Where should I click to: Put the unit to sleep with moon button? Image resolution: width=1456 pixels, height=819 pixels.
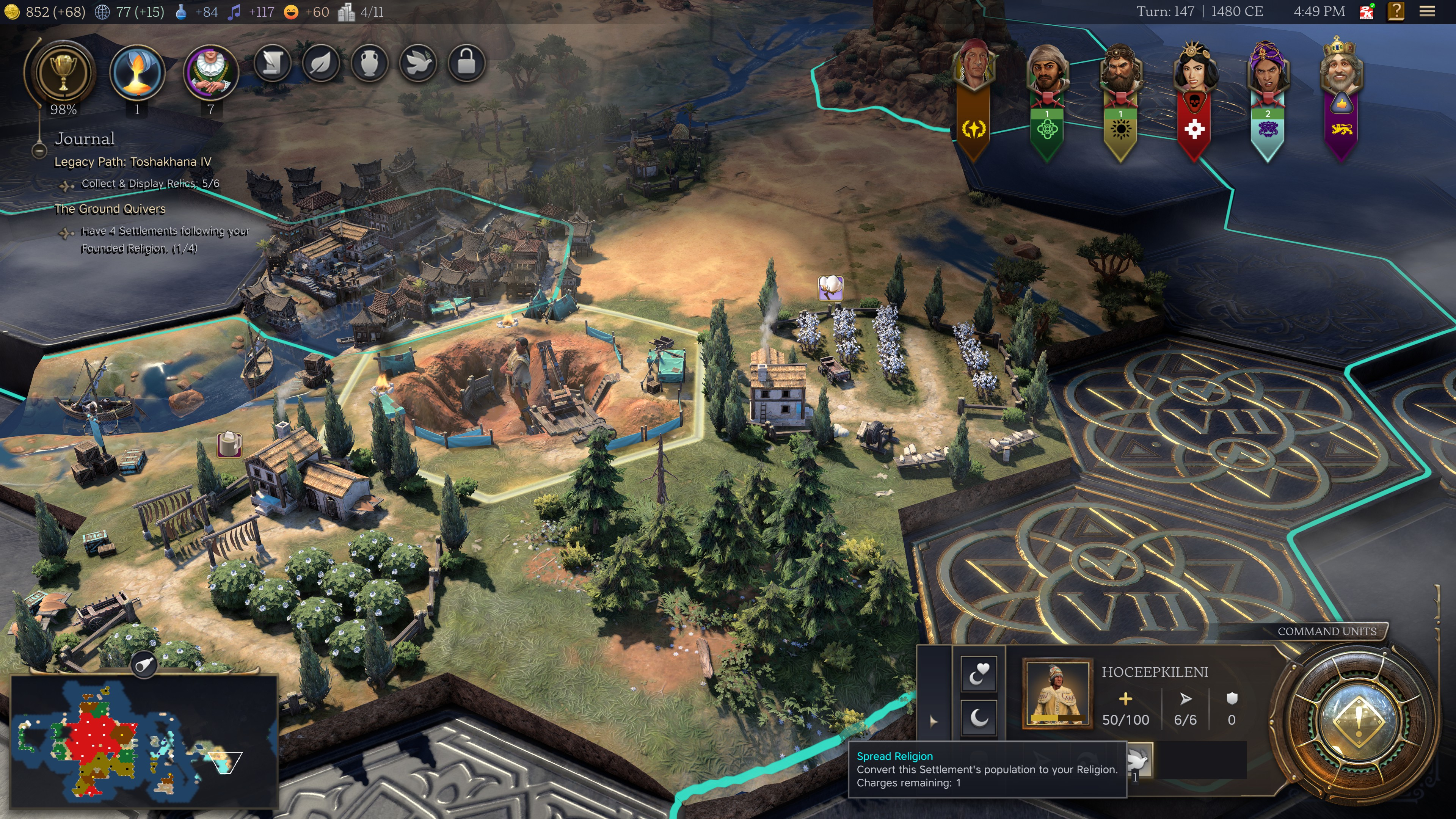pyautogui.click(x=979, y=718)
